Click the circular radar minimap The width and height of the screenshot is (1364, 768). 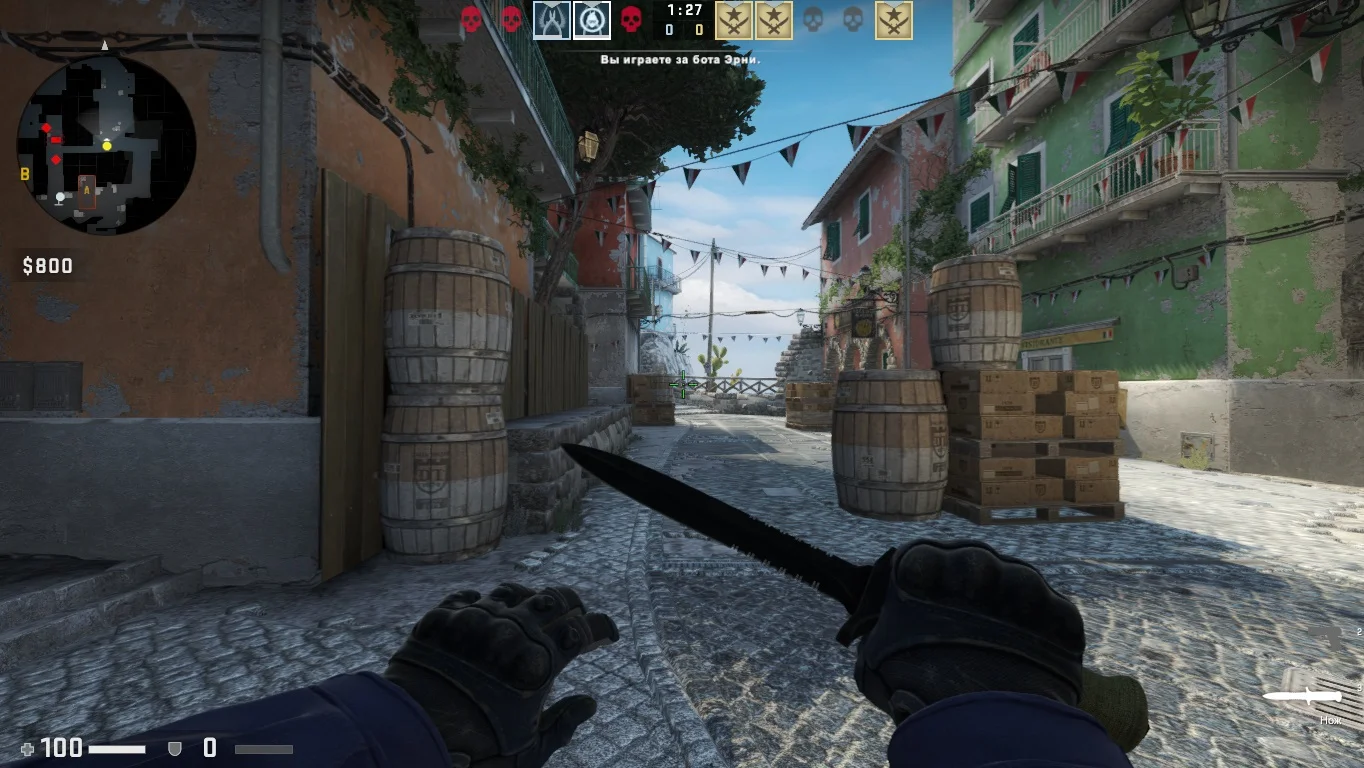click(x=106, y=145)
